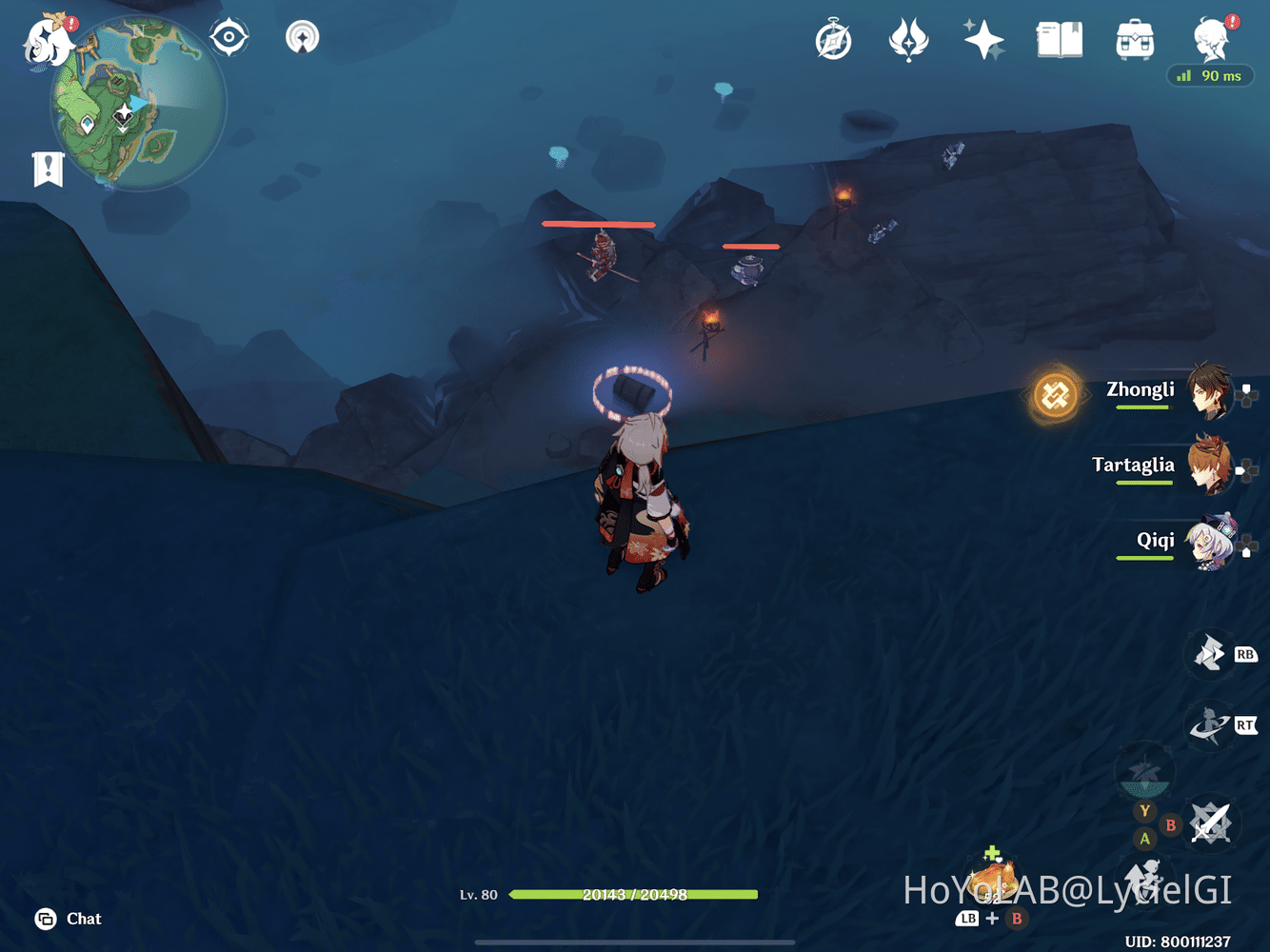
Task: Trigger the Elemental Burst (RT)
Action: point(1213,725)
